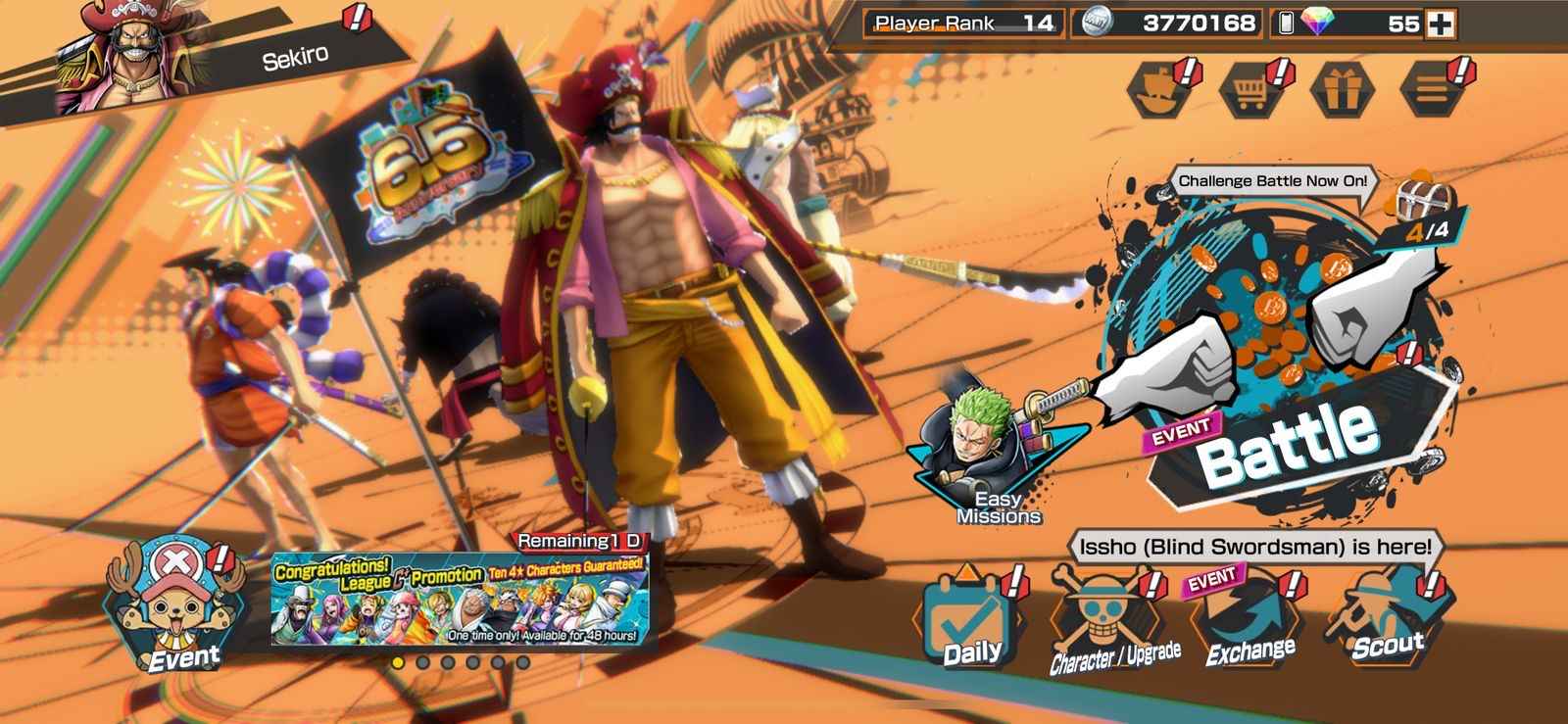This screenshot has width=1568, height=724.
Task: Tap the League Promotion characters banner
Action: click(x=460, y=601)
